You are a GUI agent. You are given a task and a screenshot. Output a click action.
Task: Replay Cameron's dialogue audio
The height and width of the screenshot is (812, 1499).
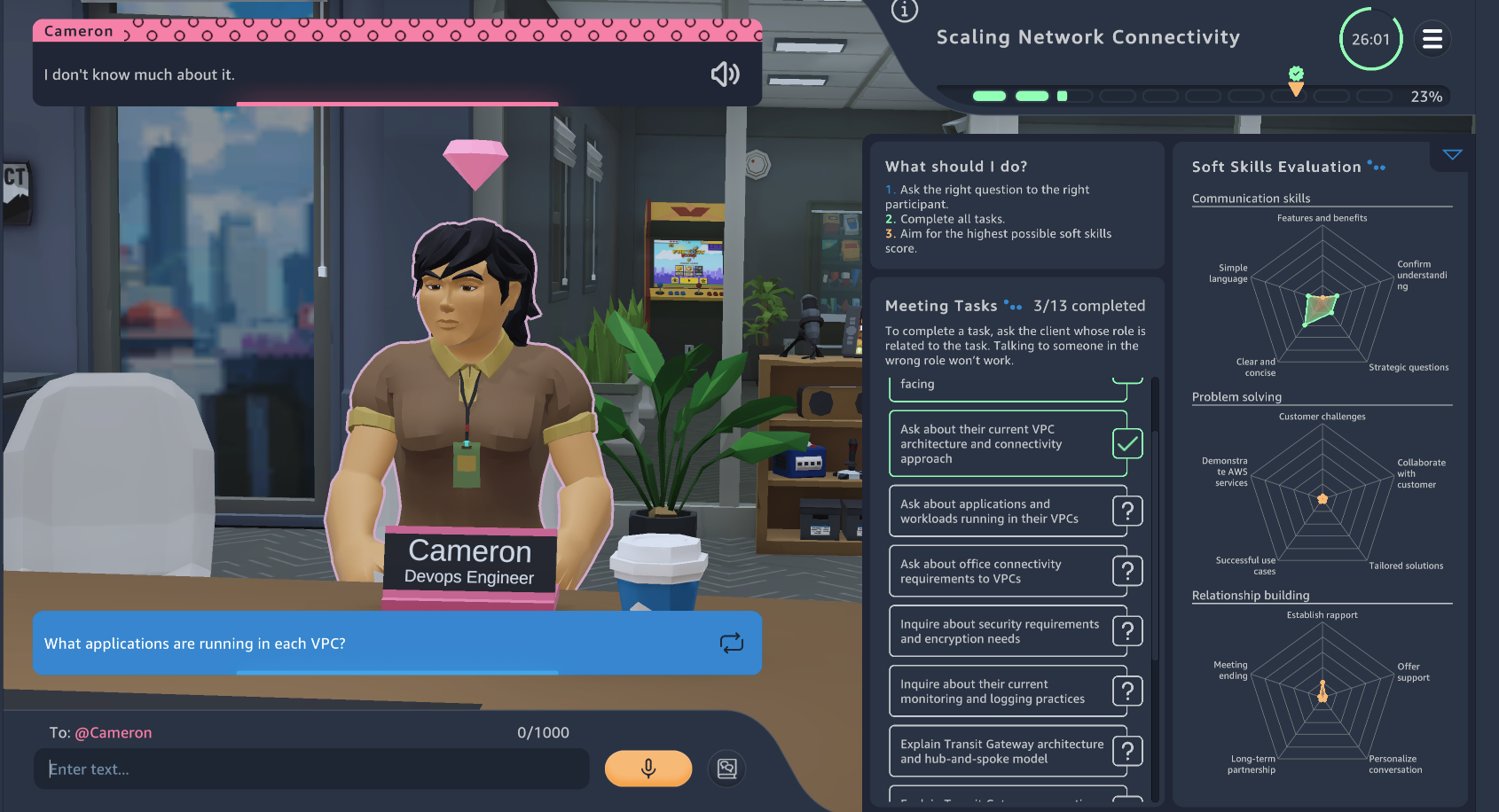pos(725,74)
